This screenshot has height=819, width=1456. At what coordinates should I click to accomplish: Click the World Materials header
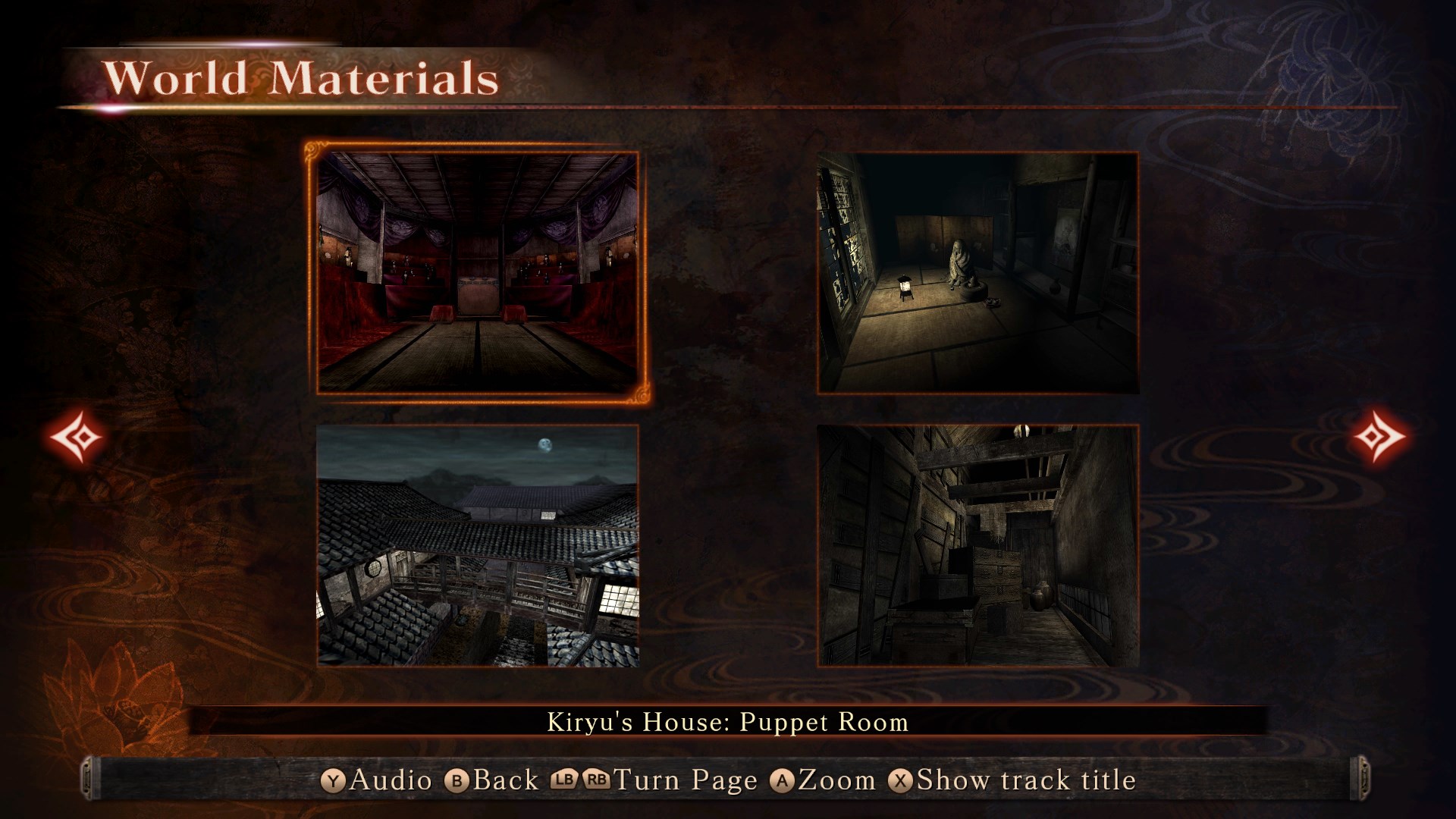pos(303,76)
